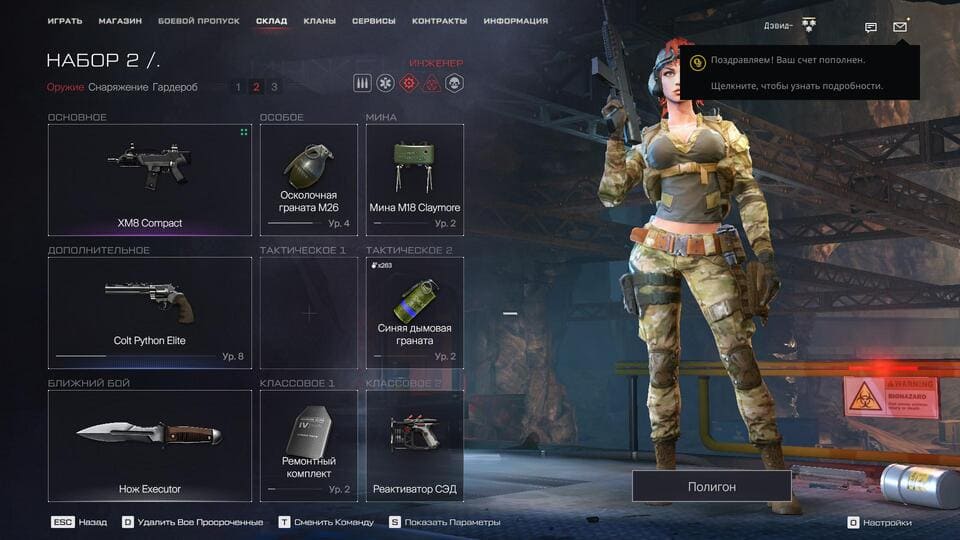Open the mail envelope icon
Screen dimensions: 960x540
click(x=900, y=27)
